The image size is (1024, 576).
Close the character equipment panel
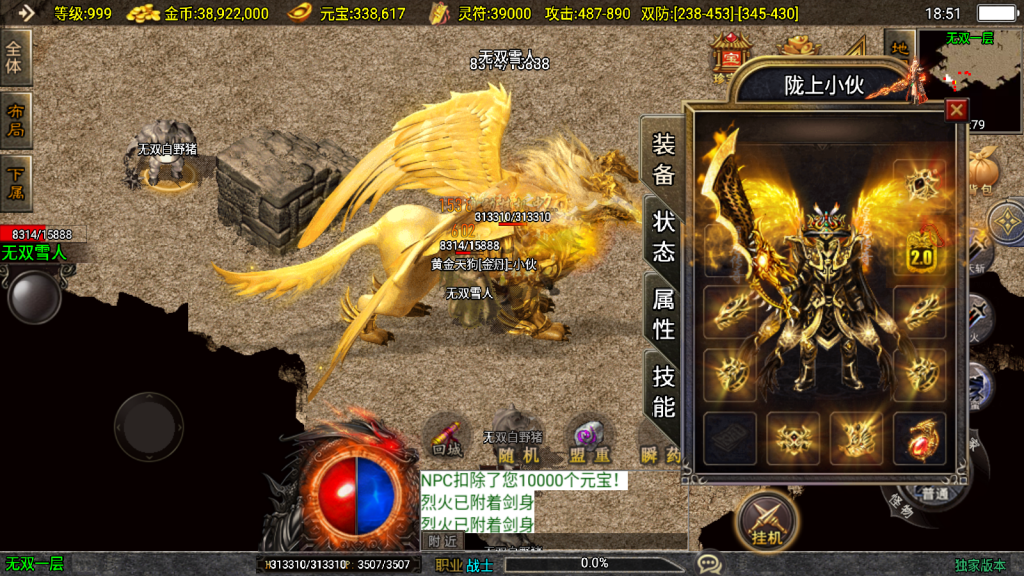[957, 110]
